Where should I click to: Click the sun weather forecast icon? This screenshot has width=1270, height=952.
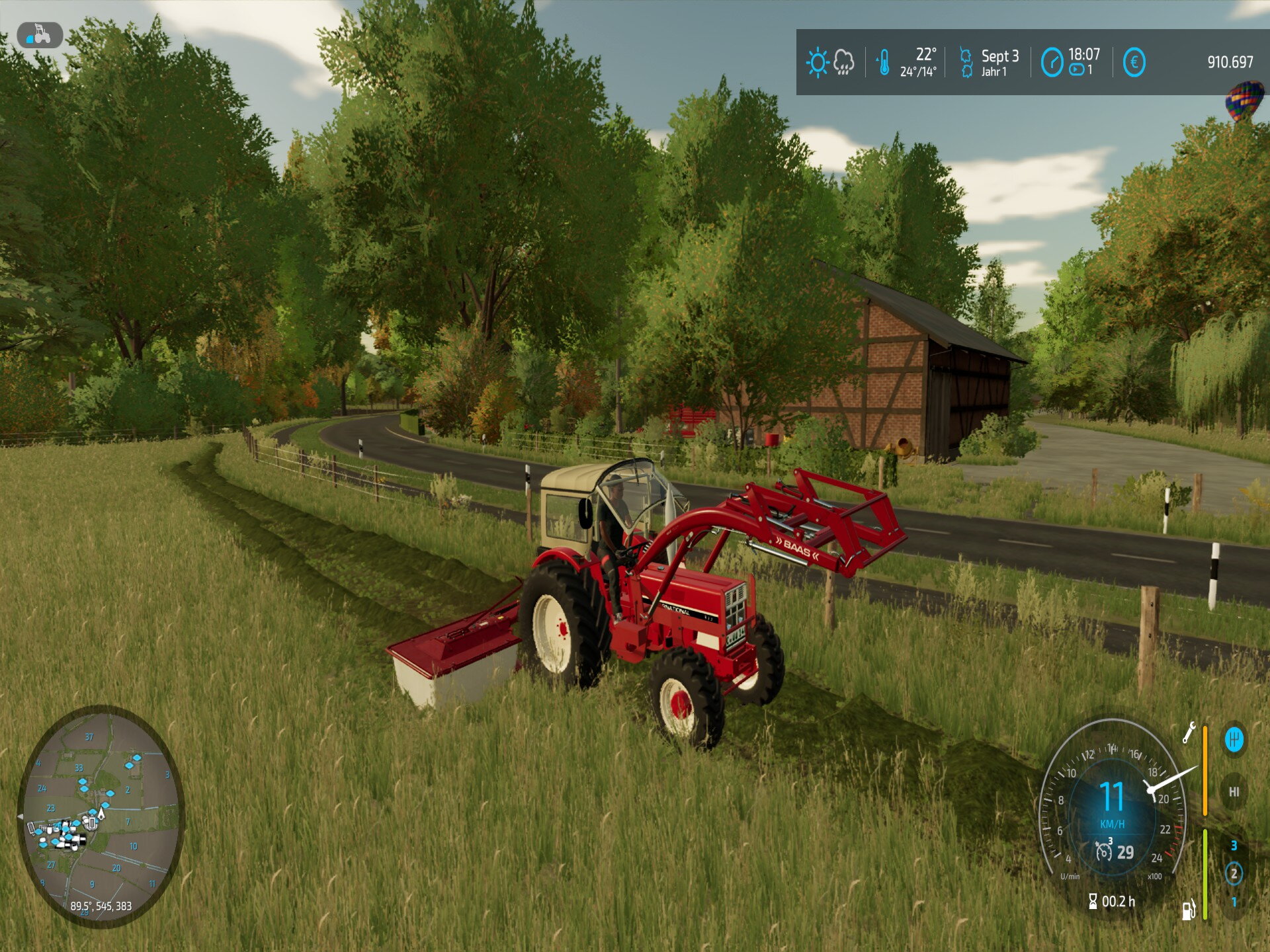[x=818, y=63]
